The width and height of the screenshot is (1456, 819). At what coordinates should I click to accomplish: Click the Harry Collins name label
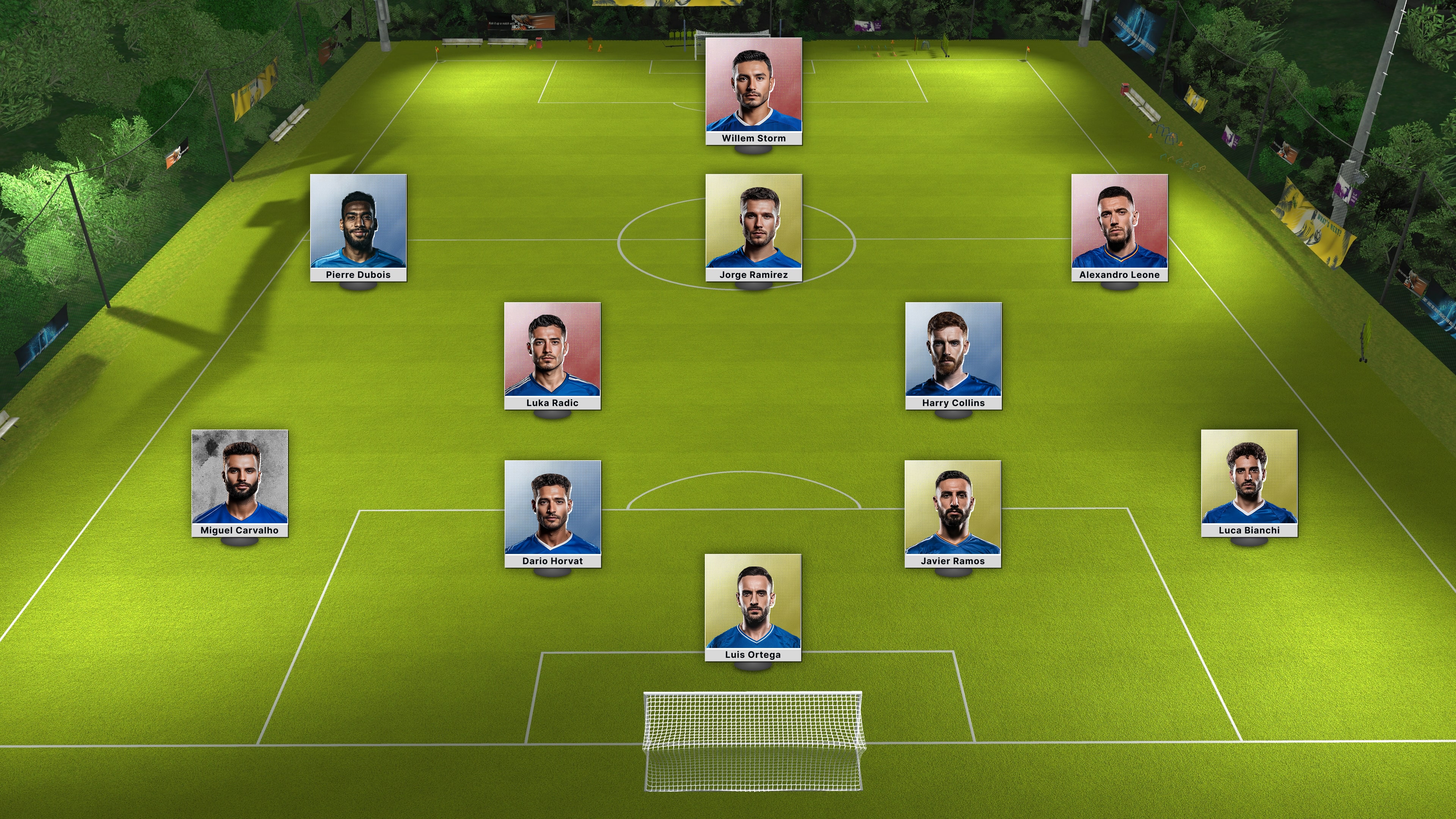pos(954,403)
